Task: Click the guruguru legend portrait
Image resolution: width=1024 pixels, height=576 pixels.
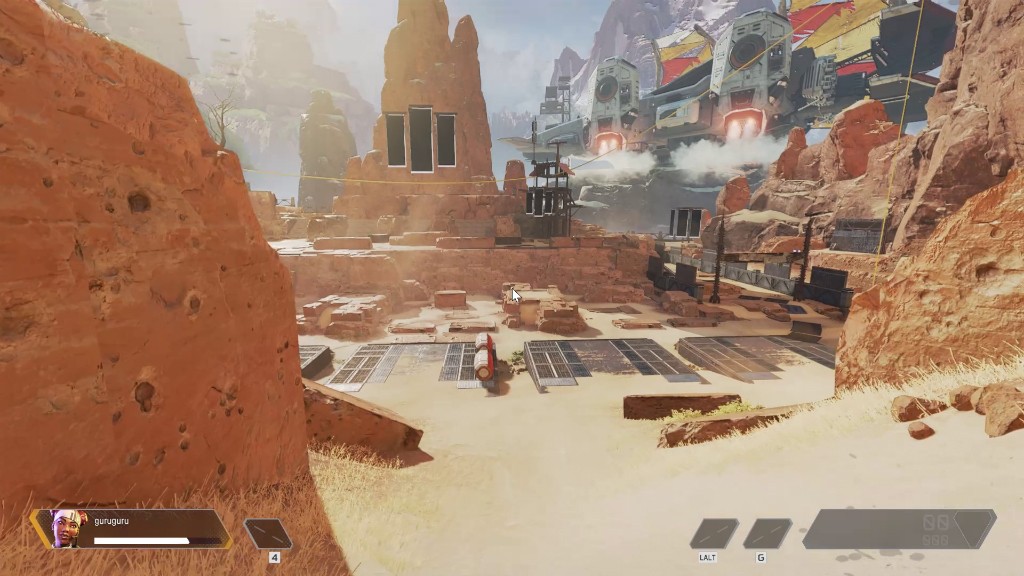Action: coord(64,528)
